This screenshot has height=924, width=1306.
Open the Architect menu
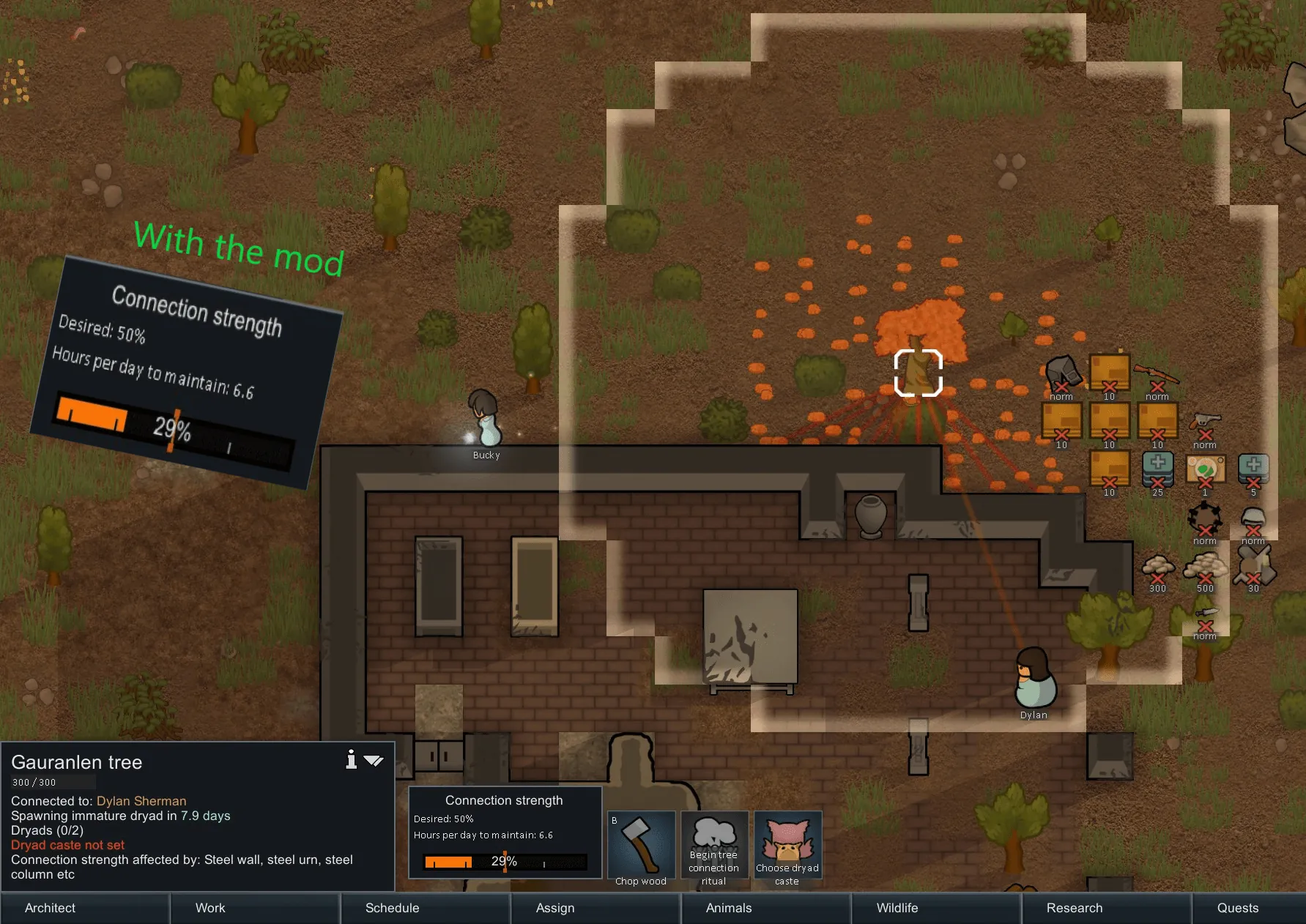(50, 908)
